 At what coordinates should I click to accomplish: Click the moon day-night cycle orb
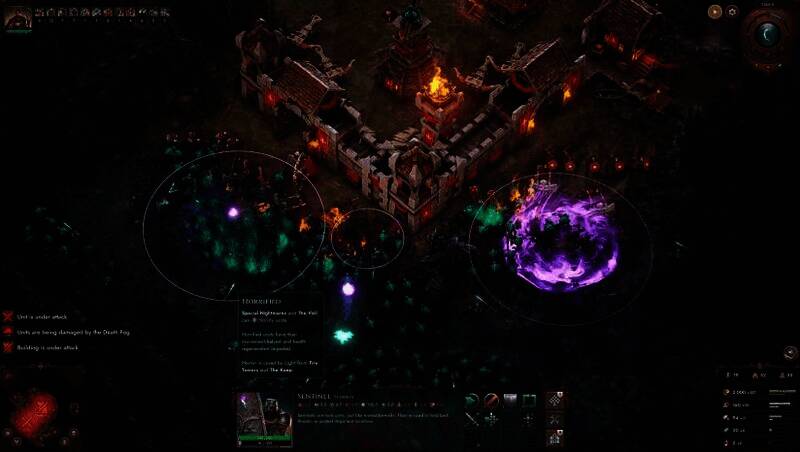(x=767, y=34)
